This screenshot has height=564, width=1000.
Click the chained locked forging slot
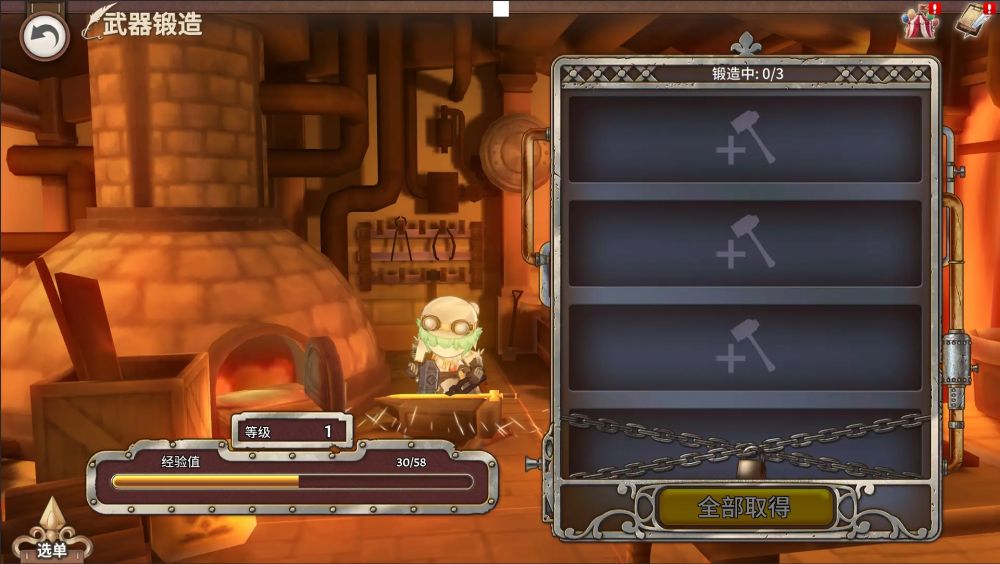(x=745, y=443)
